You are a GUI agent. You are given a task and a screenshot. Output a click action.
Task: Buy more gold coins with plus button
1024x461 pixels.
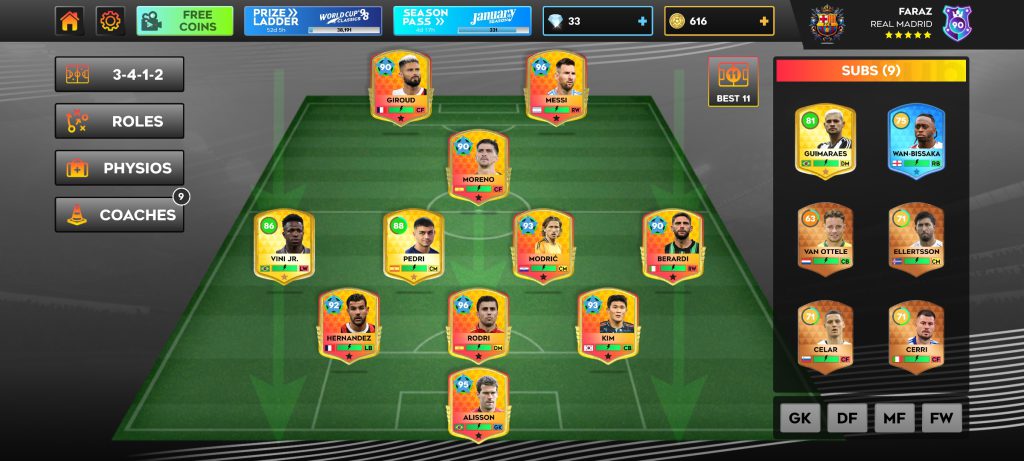point(765,21)
